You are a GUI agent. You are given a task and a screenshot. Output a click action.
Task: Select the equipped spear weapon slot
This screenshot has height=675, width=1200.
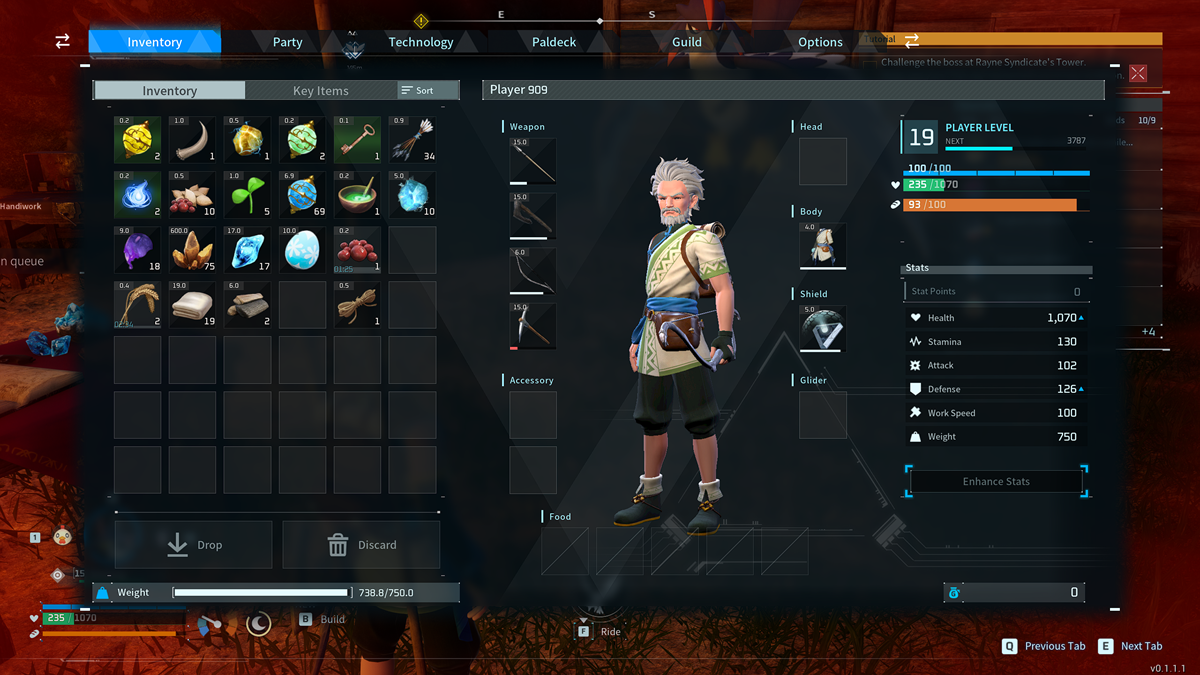coord(532,161)
